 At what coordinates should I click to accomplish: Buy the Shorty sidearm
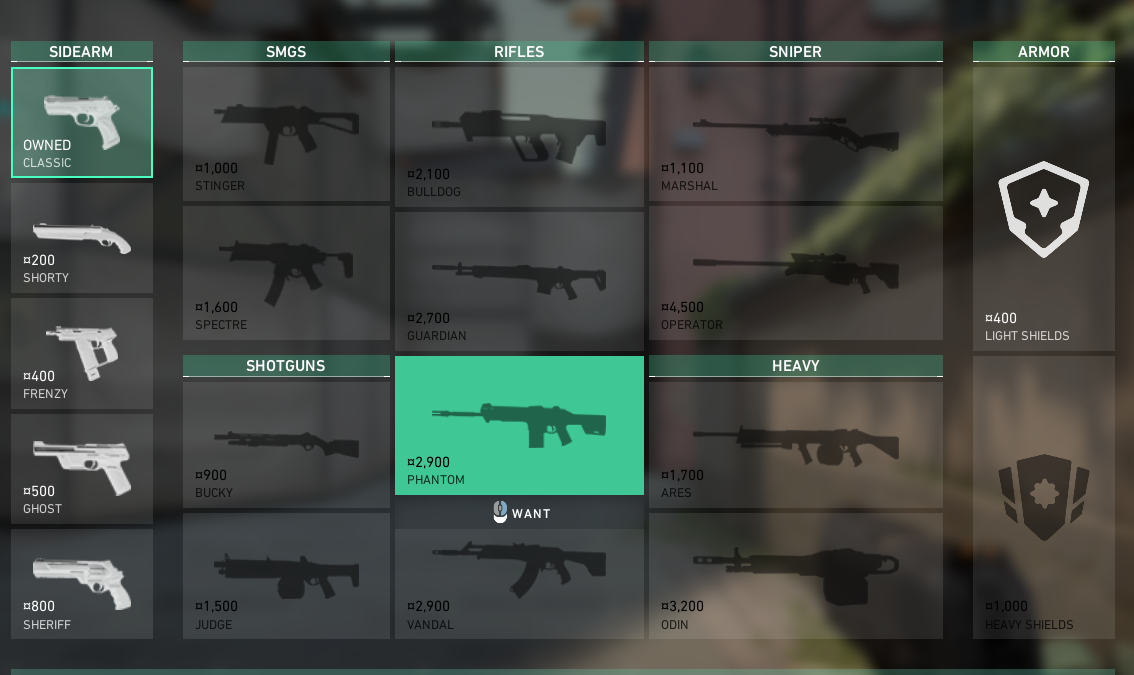tap(82, 238)
